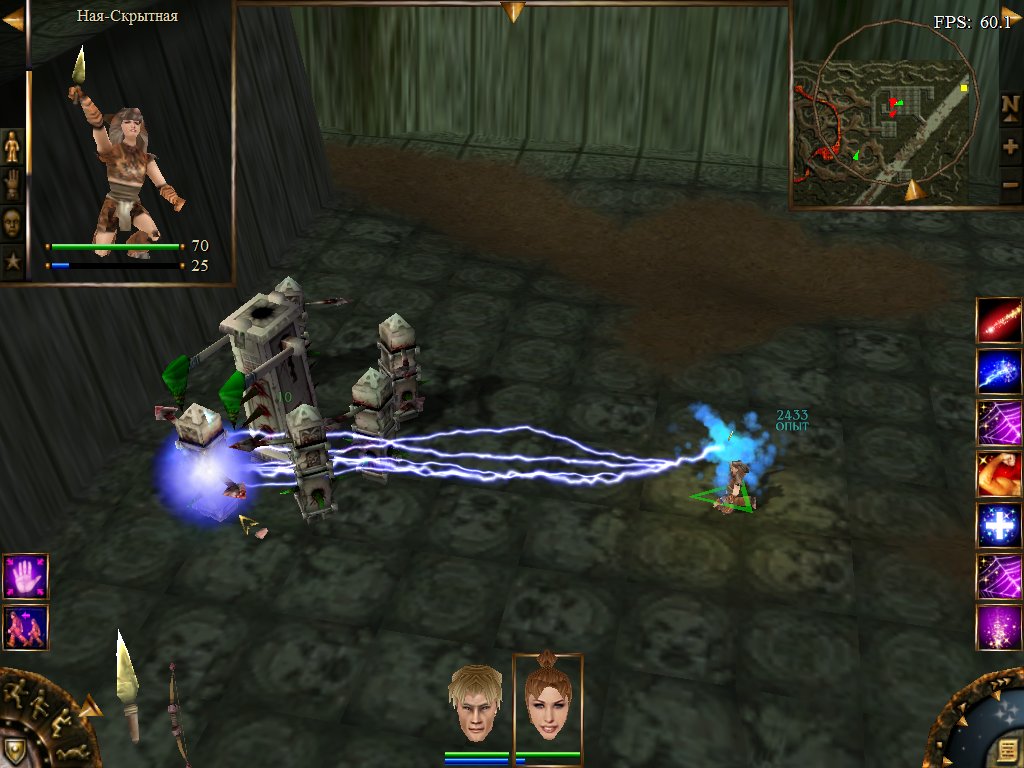The width and height of the screenshot is (1024, 768).
Task: Toggle the two walking figures follow command
Action: [25, 627]
